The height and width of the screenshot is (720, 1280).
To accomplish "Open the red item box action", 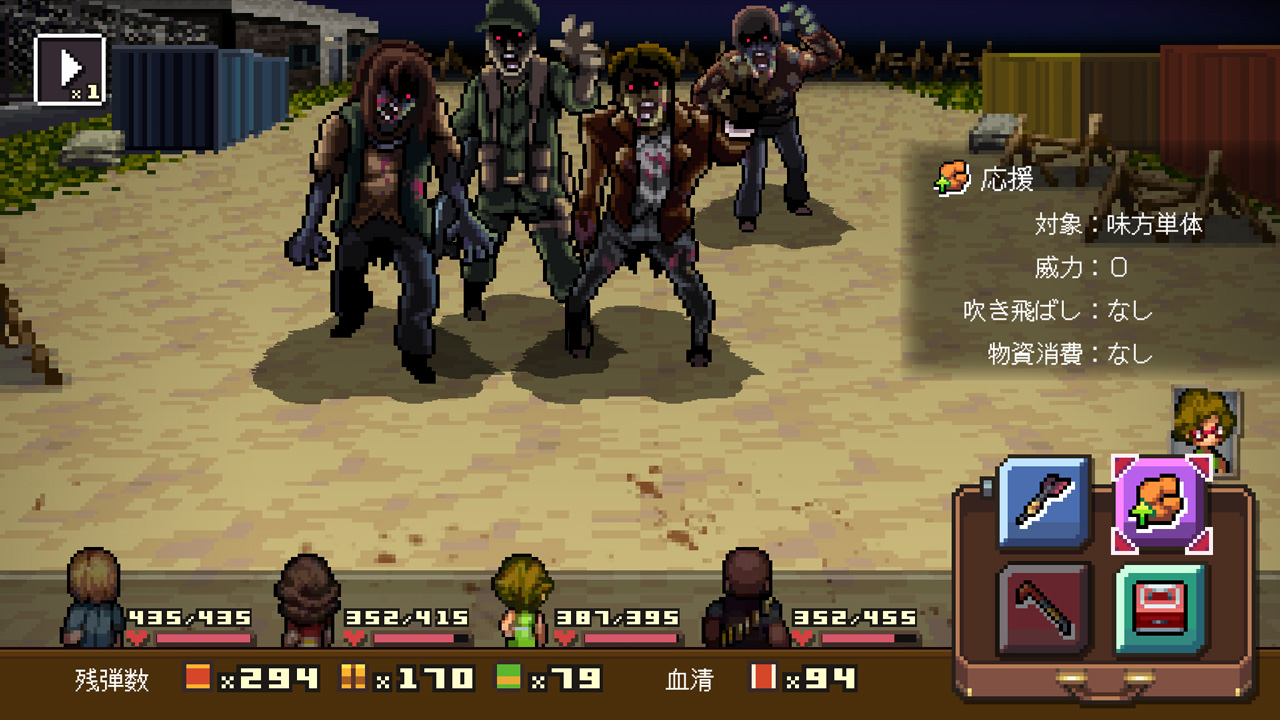I will coord(1161,608).
